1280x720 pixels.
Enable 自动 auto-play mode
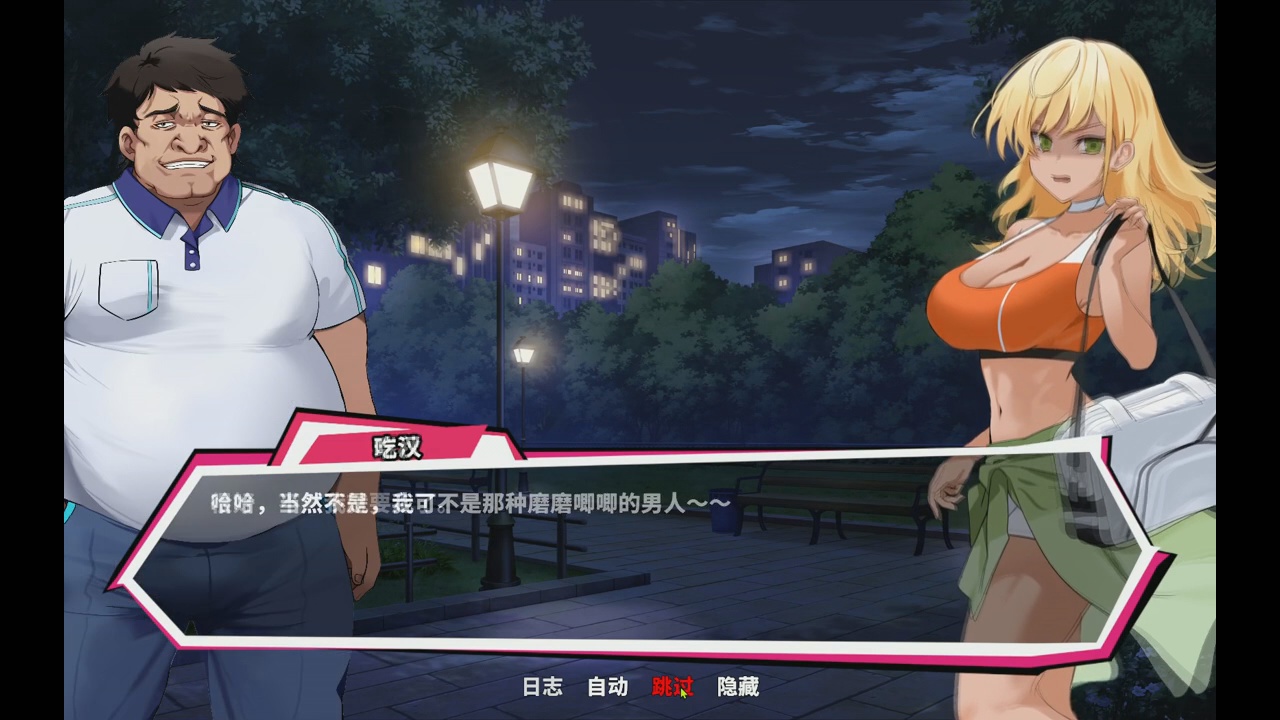pyautogui.click(x=607, y=687)
